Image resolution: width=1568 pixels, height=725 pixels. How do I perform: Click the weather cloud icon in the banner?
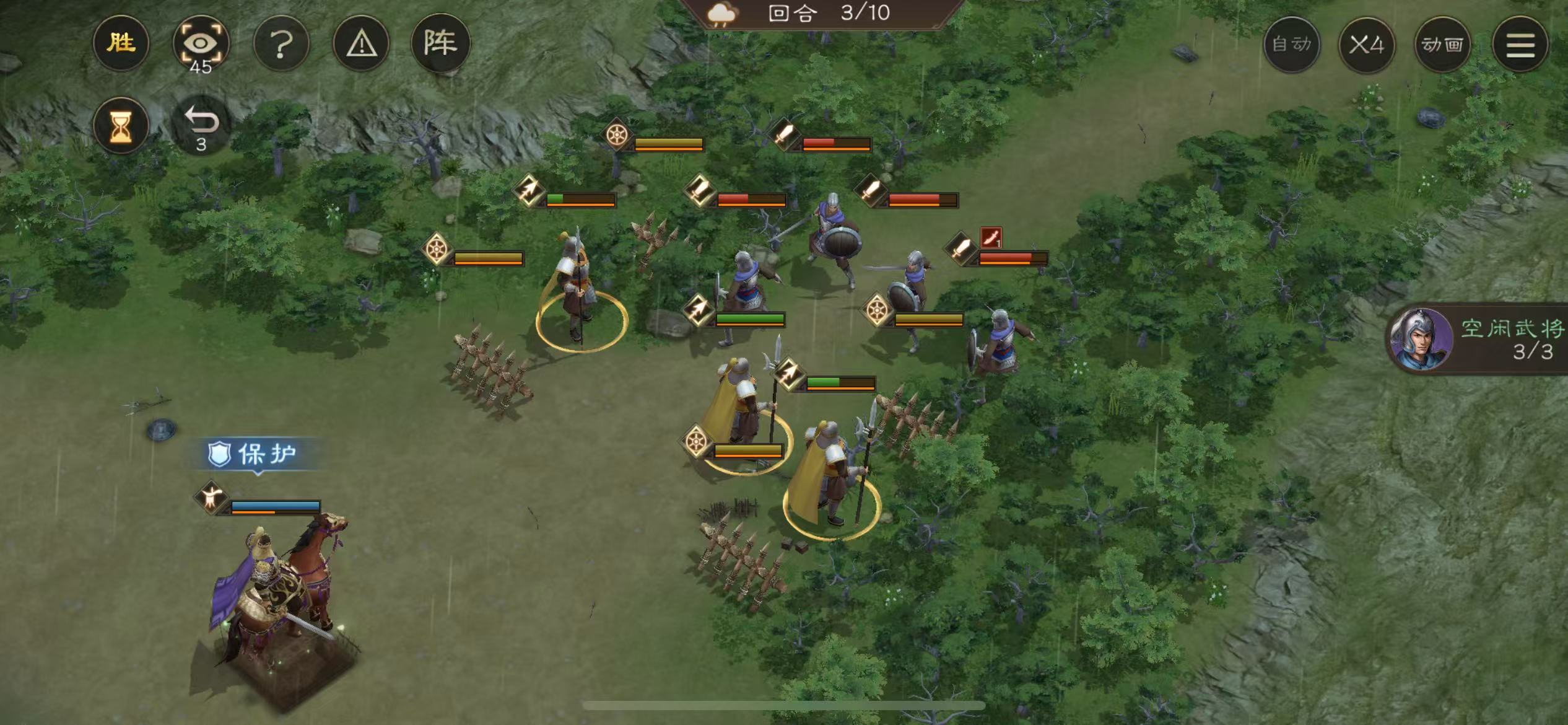coord(722,14)
